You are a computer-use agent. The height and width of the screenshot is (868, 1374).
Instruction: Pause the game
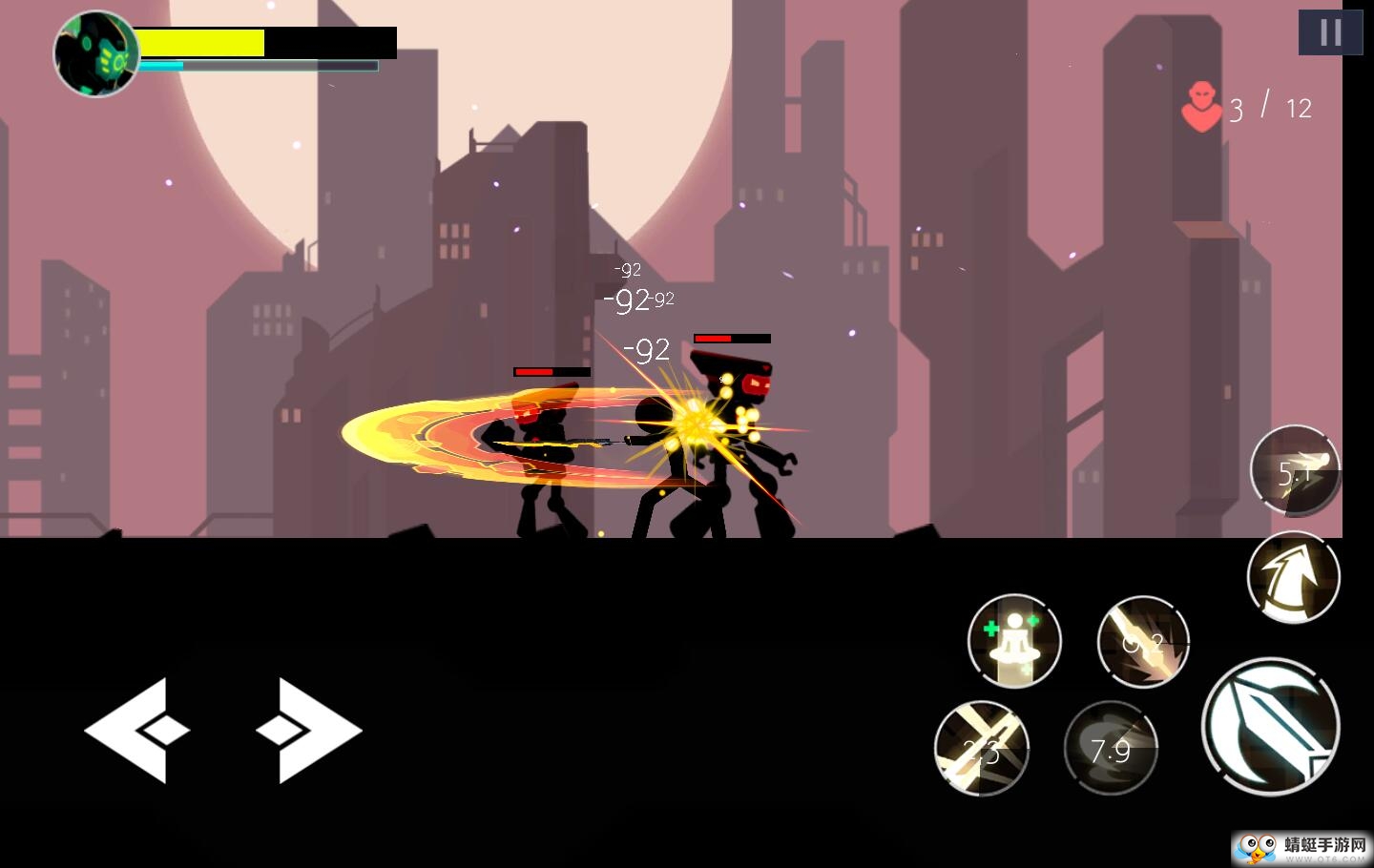[x=1330, y=32]
